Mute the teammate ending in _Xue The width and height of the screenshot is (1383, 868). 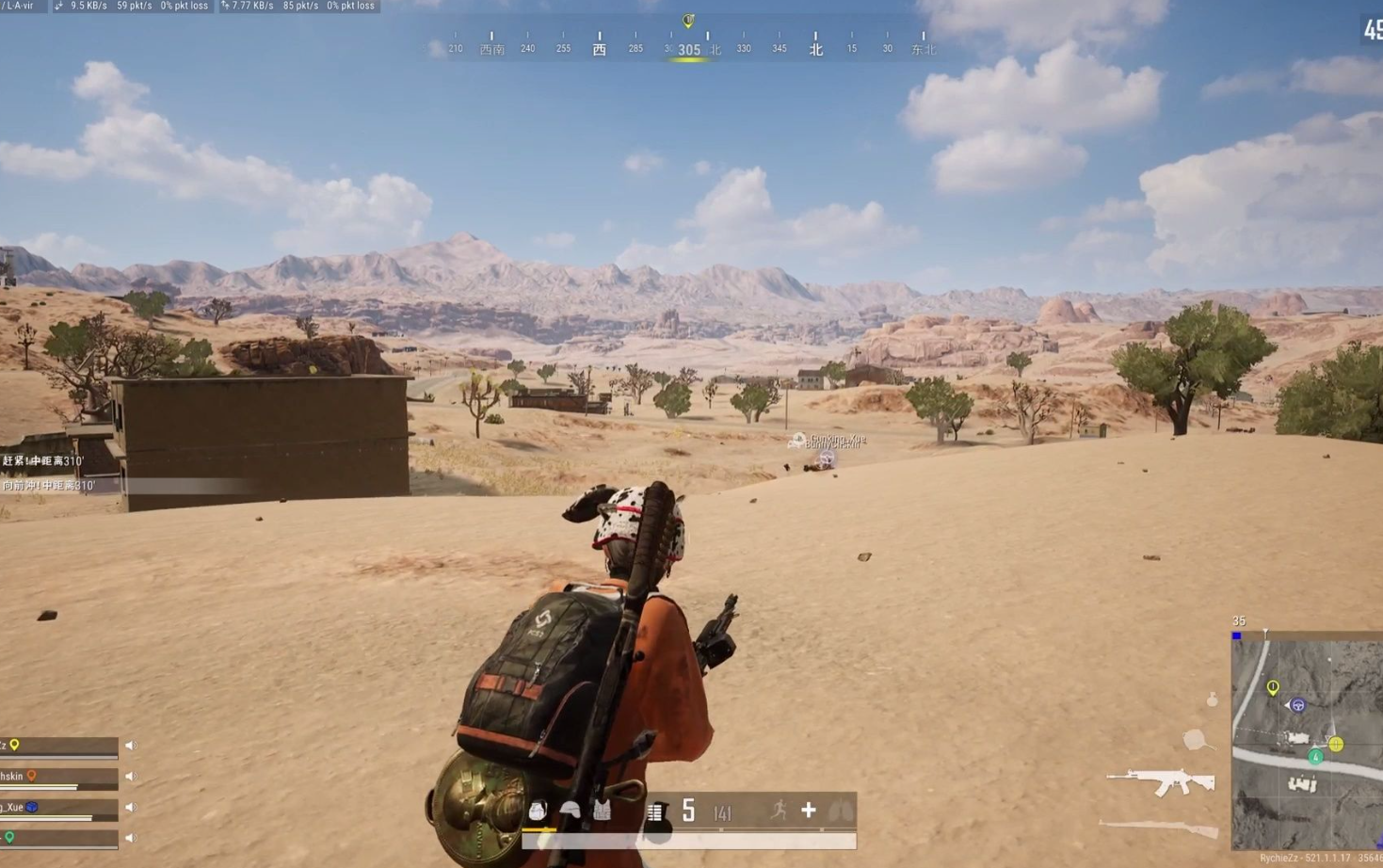(x=131, y=807)
